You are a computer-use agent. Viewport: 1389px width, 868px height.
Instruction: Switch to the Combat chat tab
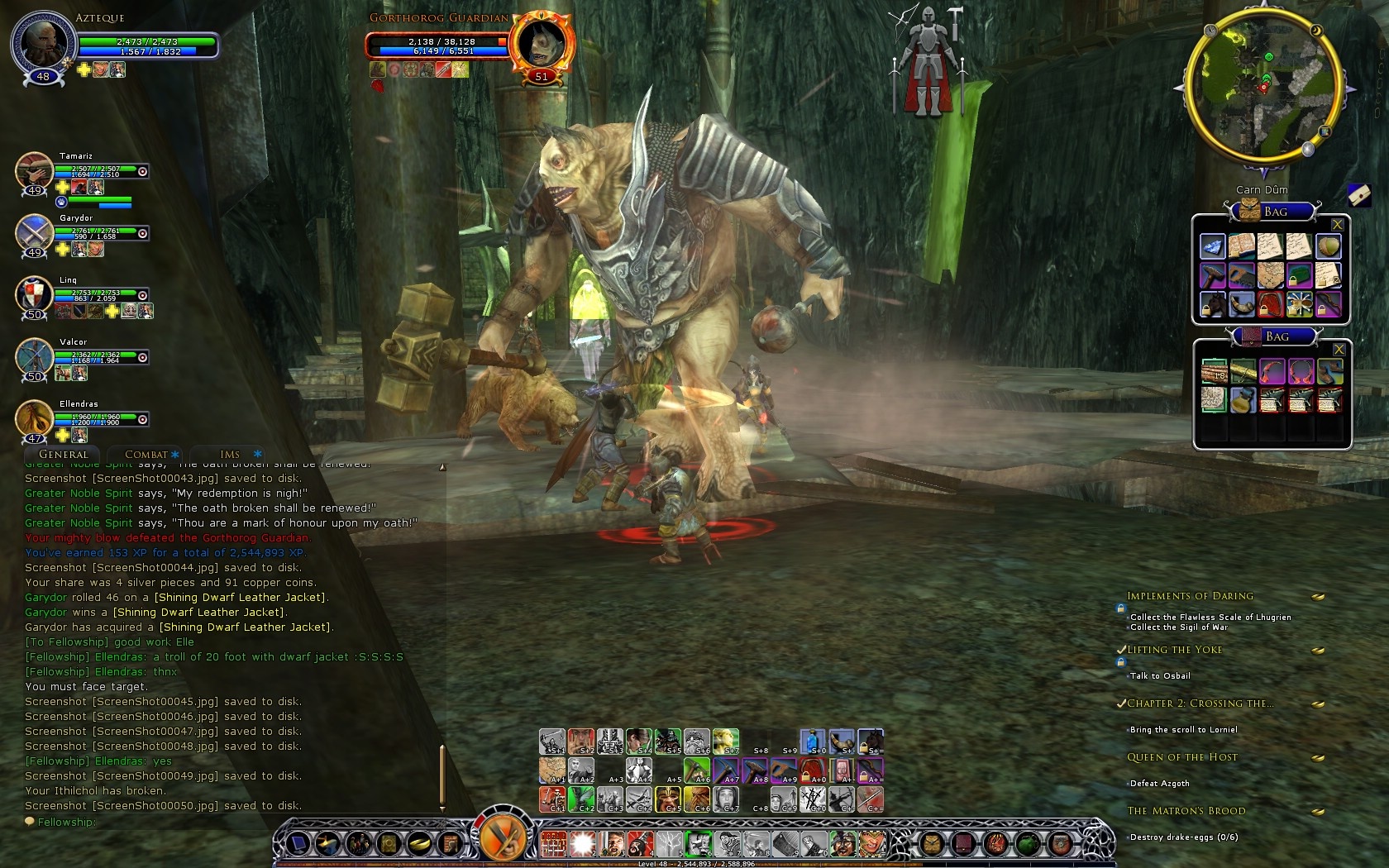point(146,455)
